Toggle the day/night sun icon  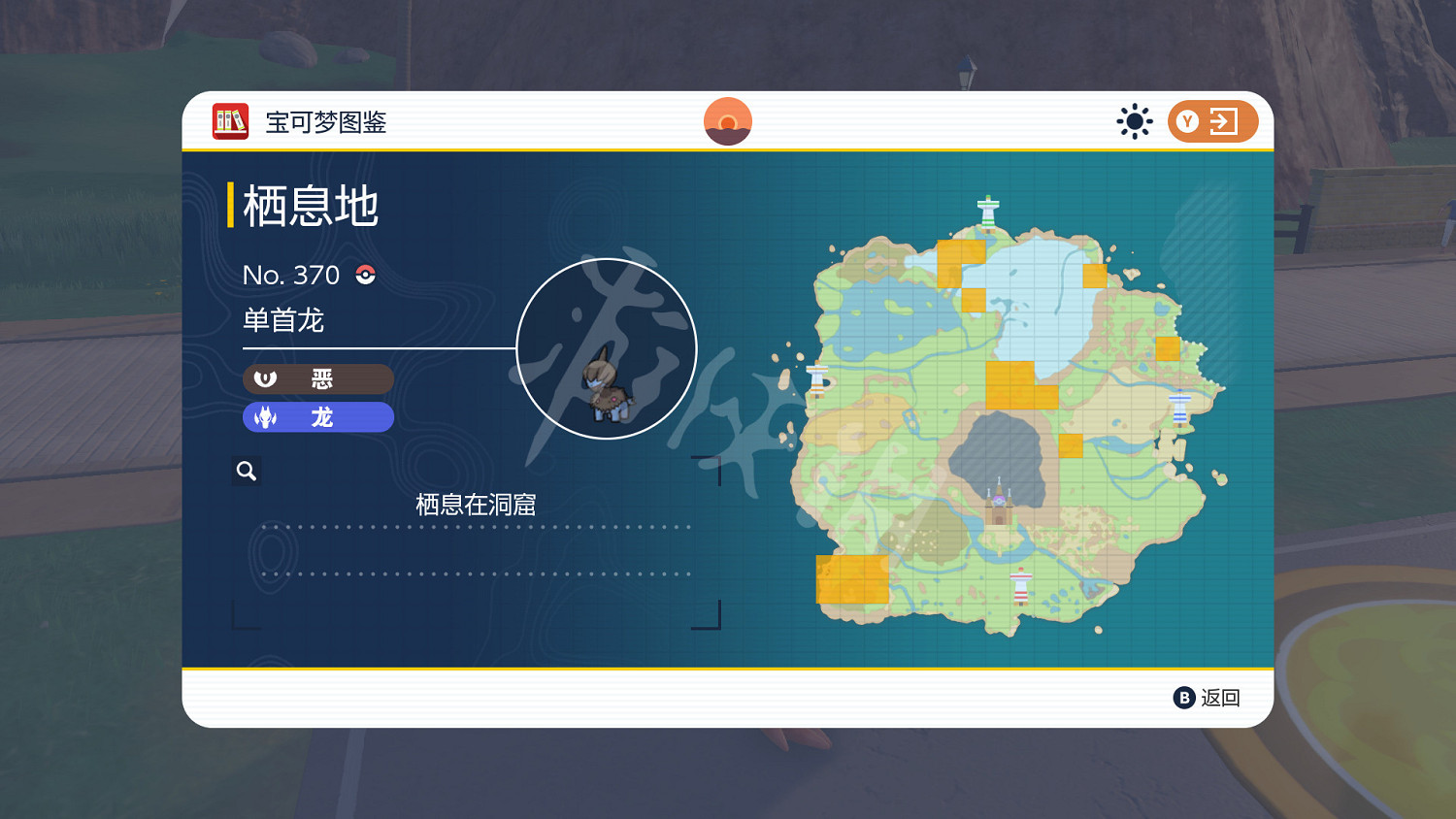[x=1135, y=120]
